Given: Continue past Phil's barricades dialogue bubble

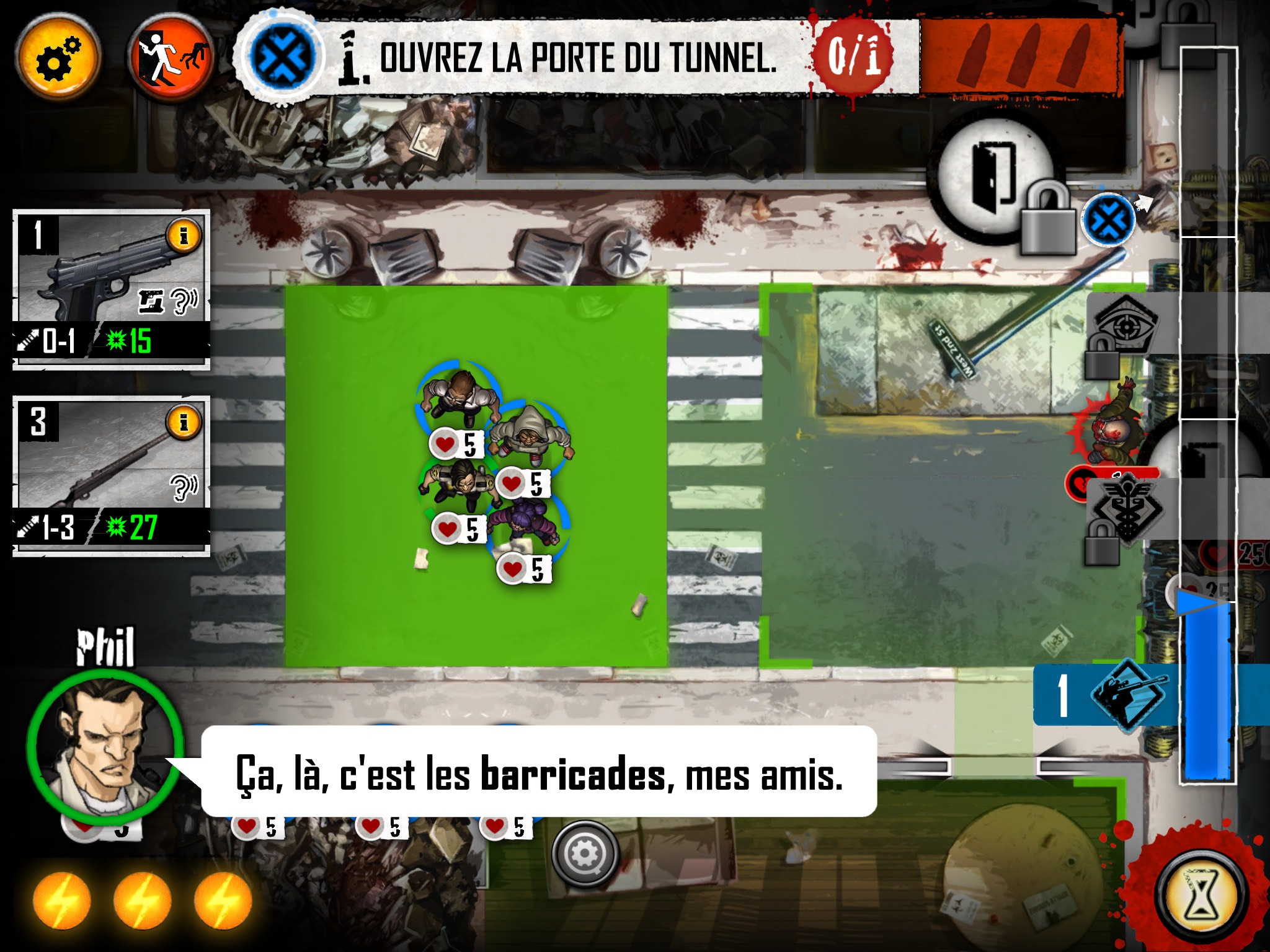Looking at the screenshot, I should [538, 772].
